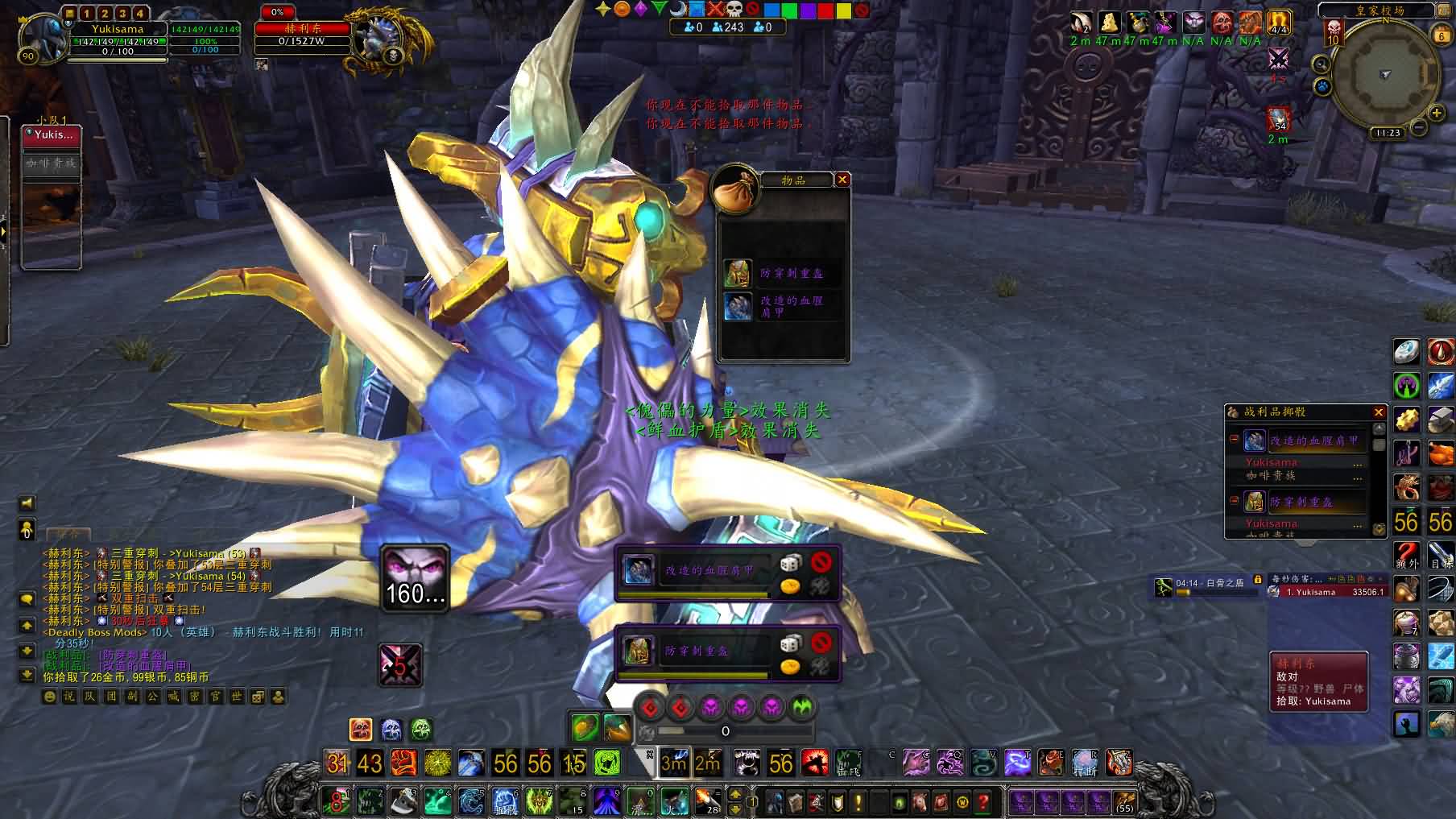This screenshot has width=1456, height=819.
Task: Pass on the 防穿刺重盔 roll
Action: [x=821, y=642]
